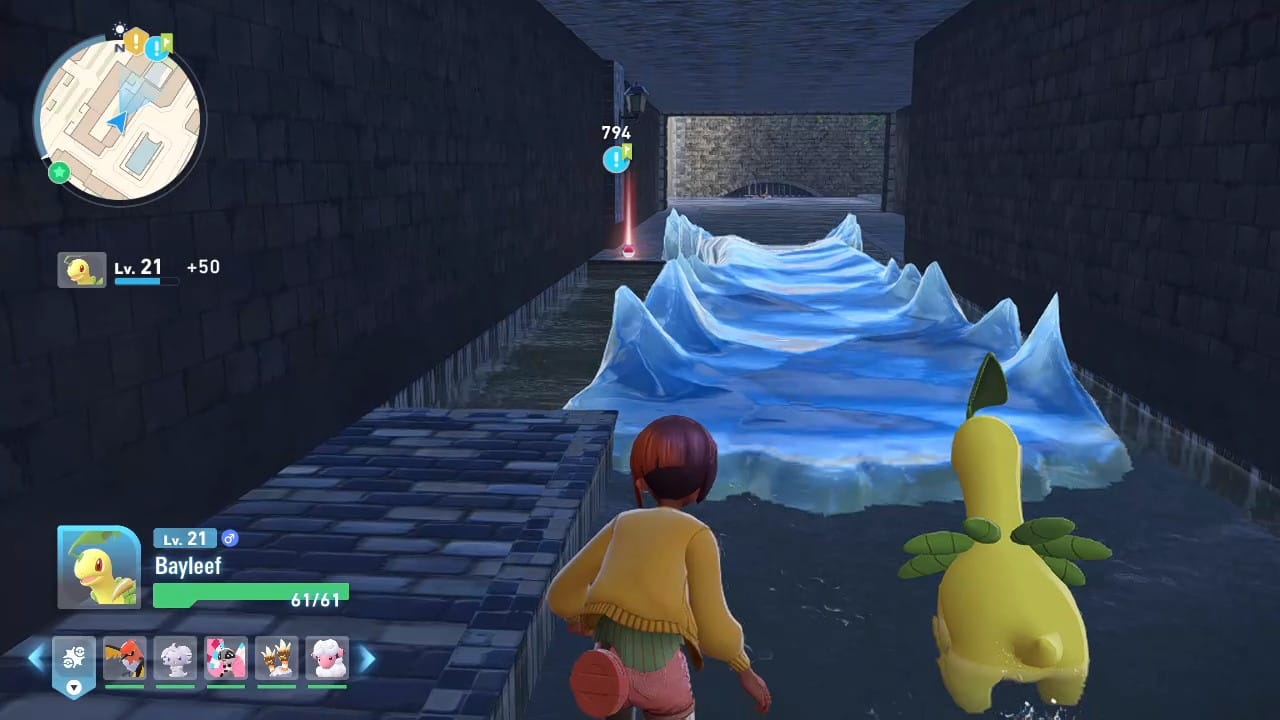
Task: Click the weather icon above the minimap
Action: [x=120, y=28]
